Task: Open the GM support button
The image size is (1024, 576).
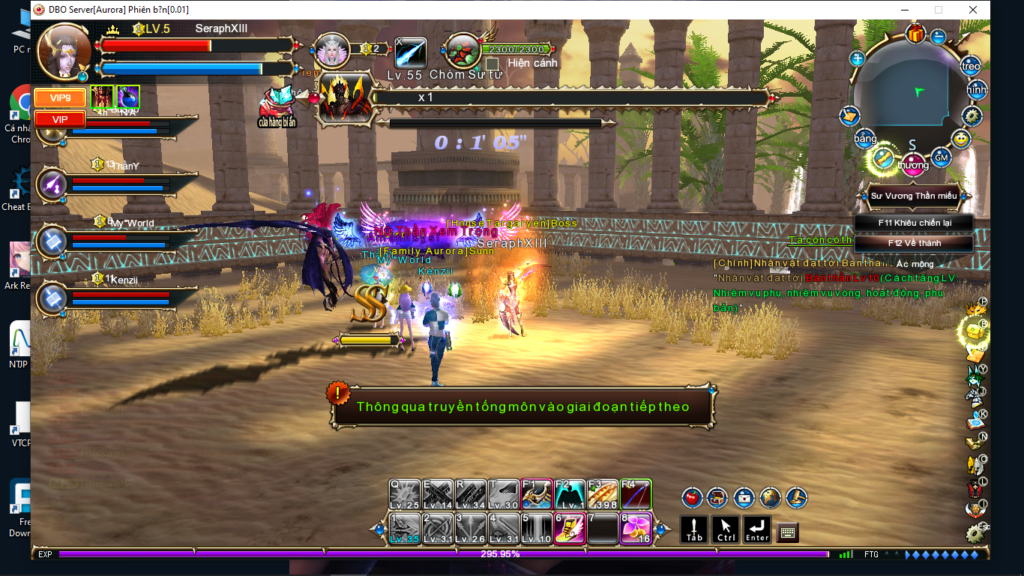Action: 941,157
